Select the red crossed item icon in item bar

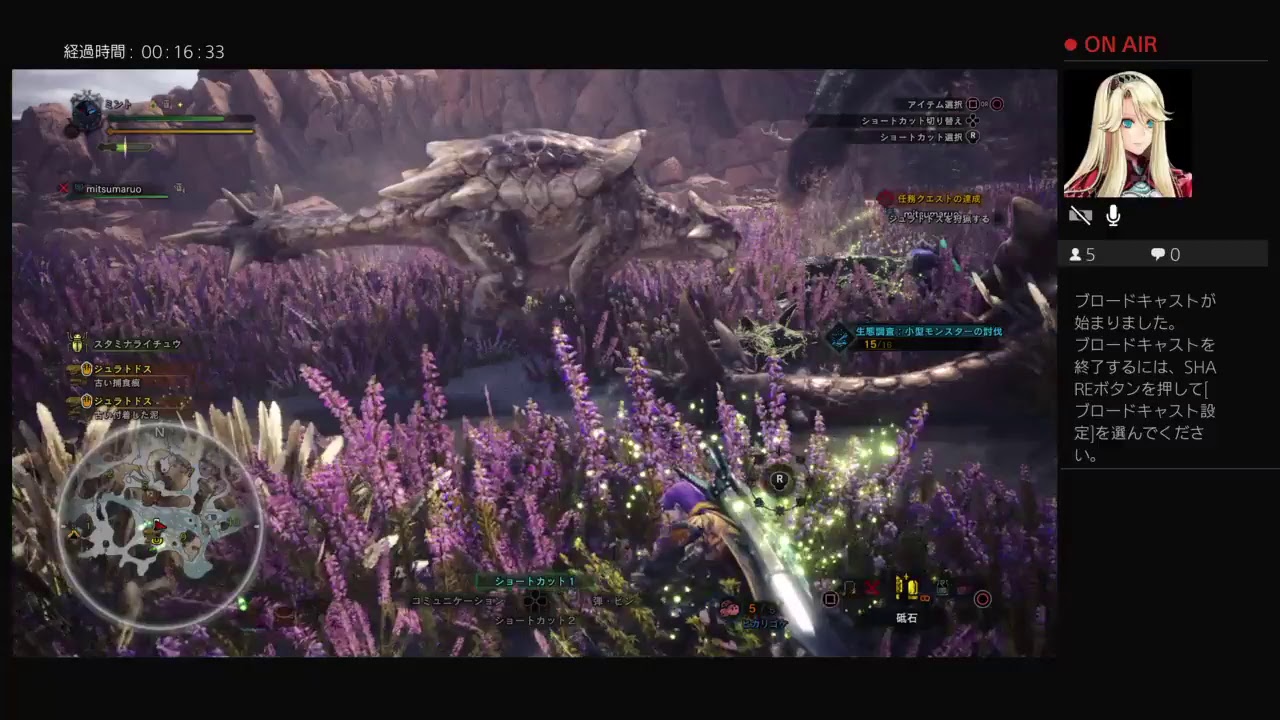872,588
